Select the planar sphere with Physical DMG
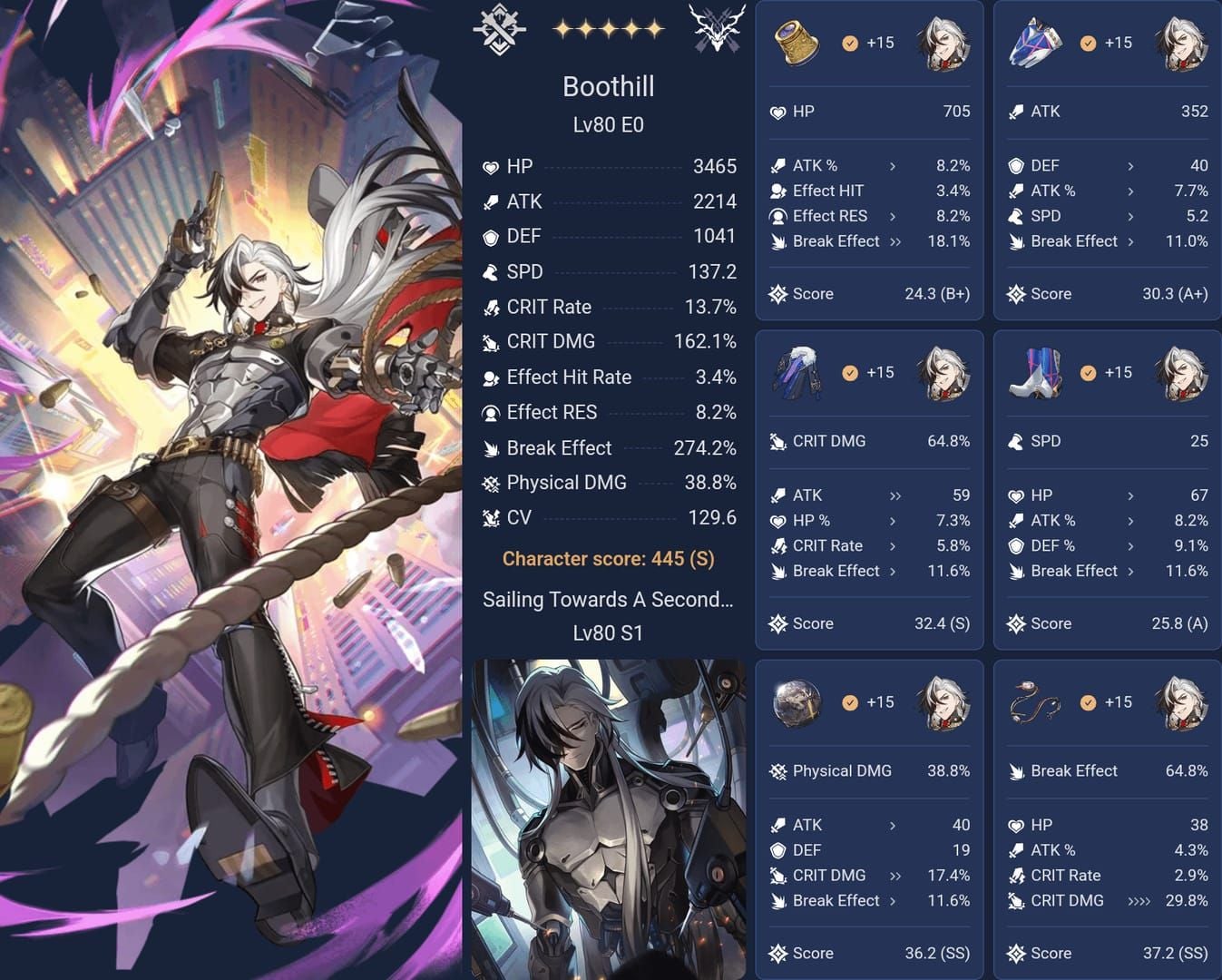The width and height of the screenshot is (1222, 980). [x=797, y=702]
